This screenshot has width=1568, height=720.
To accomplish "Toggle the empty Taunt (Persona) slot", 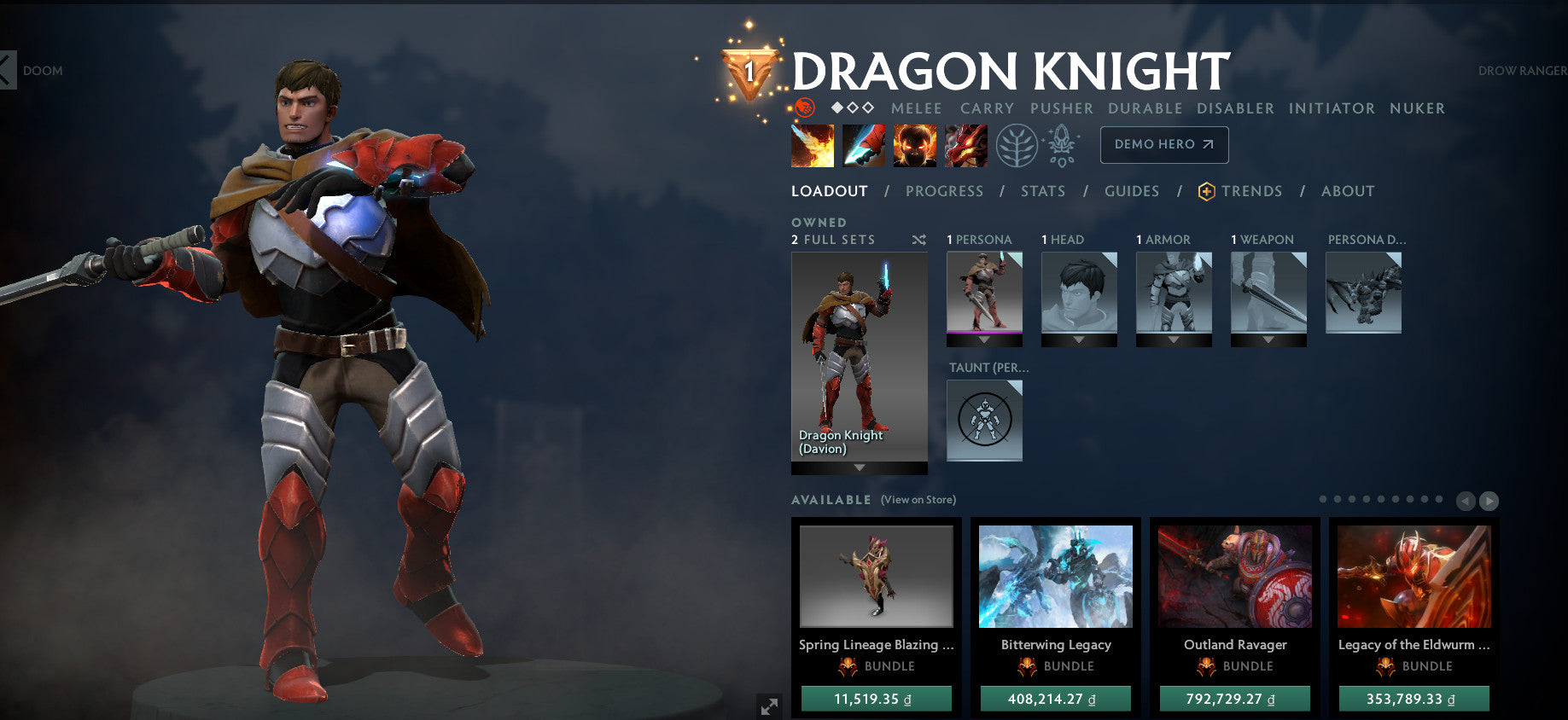I will pyautogui.click(x=983, y=419).
